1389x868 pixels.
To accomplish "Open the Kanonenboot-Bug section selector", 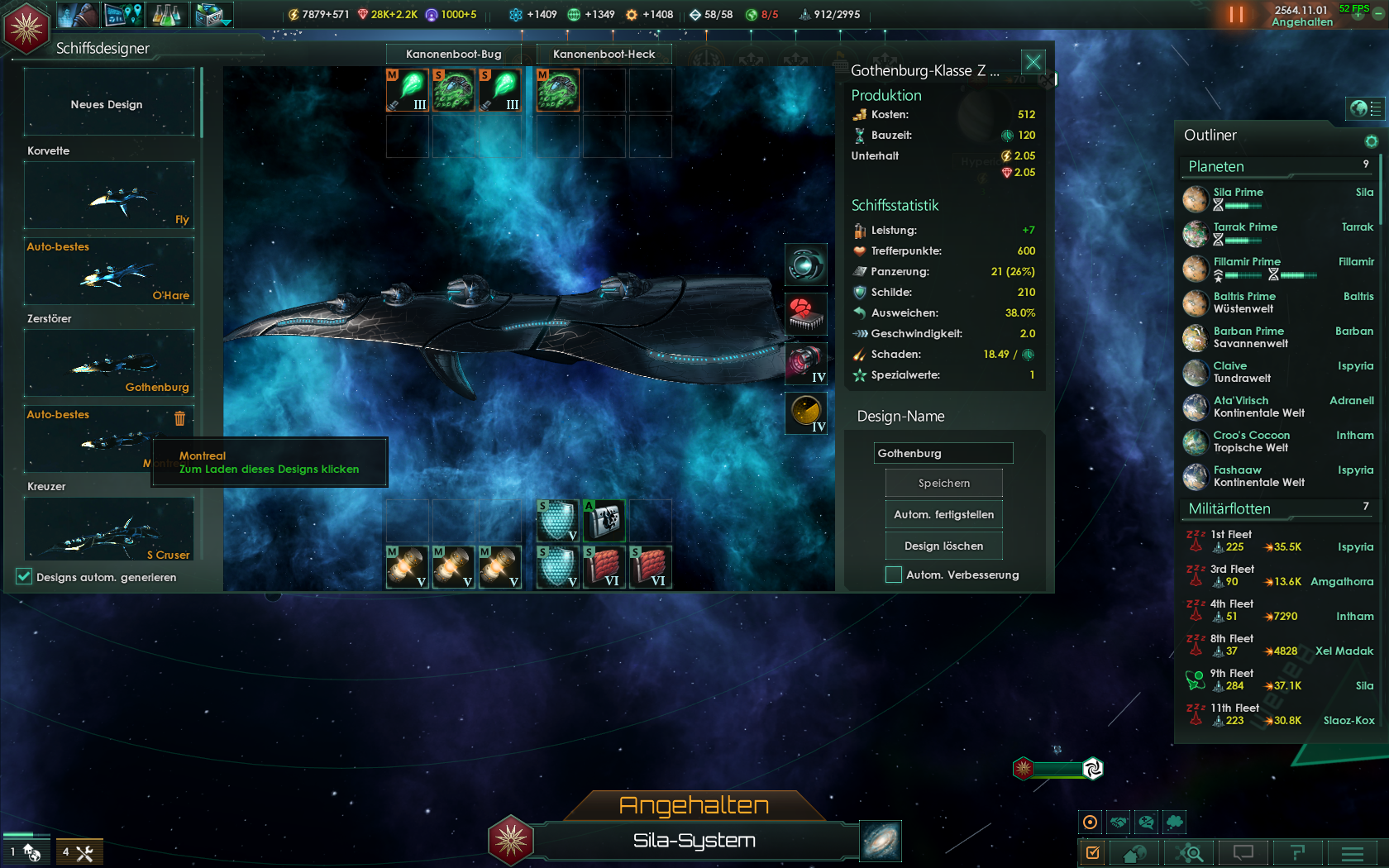I will coord(453,54).
